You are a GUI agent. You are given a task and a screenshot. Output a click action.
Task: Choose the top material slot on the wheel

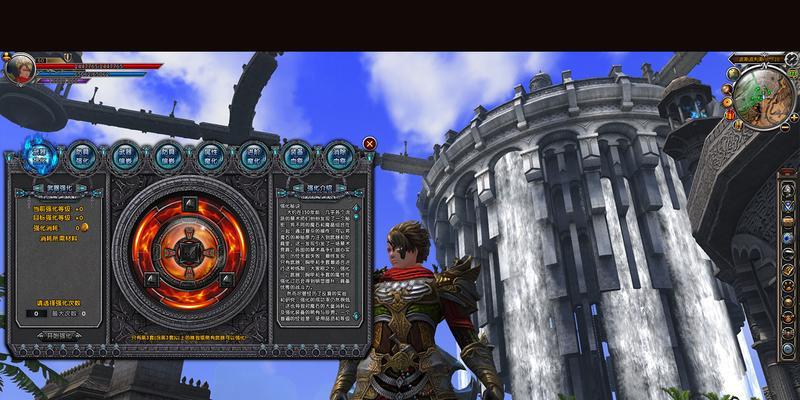(189, 204)
